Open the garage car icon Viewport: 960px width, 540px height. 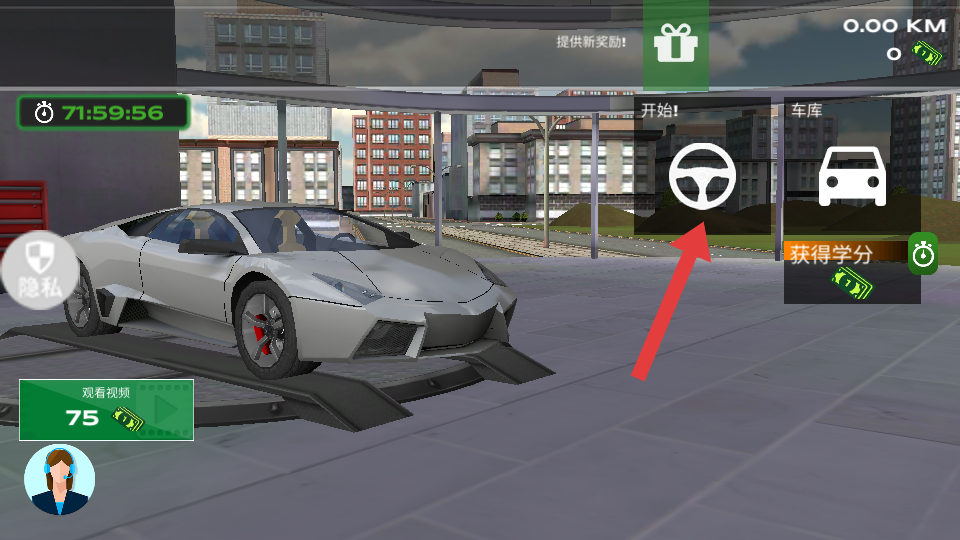coord(852,176)
